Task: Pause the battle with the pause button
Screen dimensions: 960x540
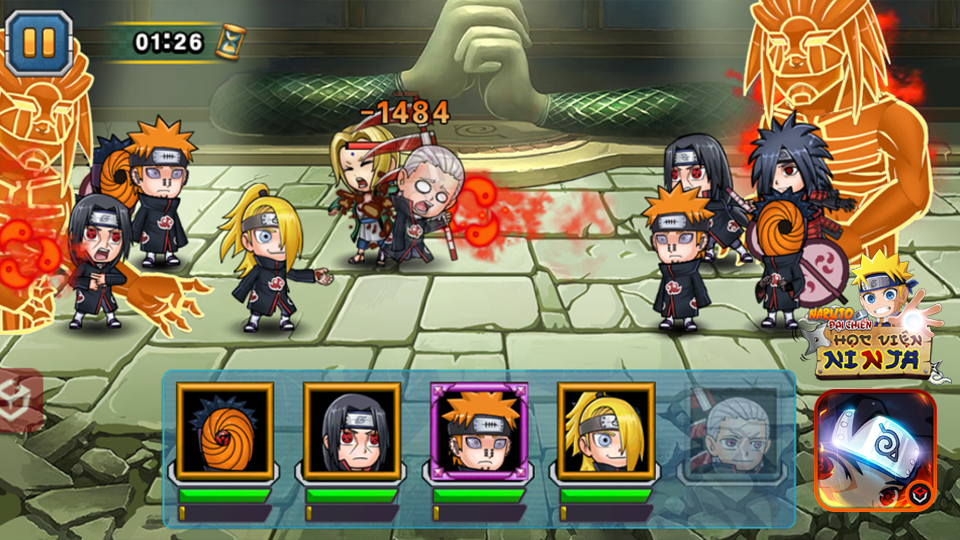Action: click(x=39, y=42)
